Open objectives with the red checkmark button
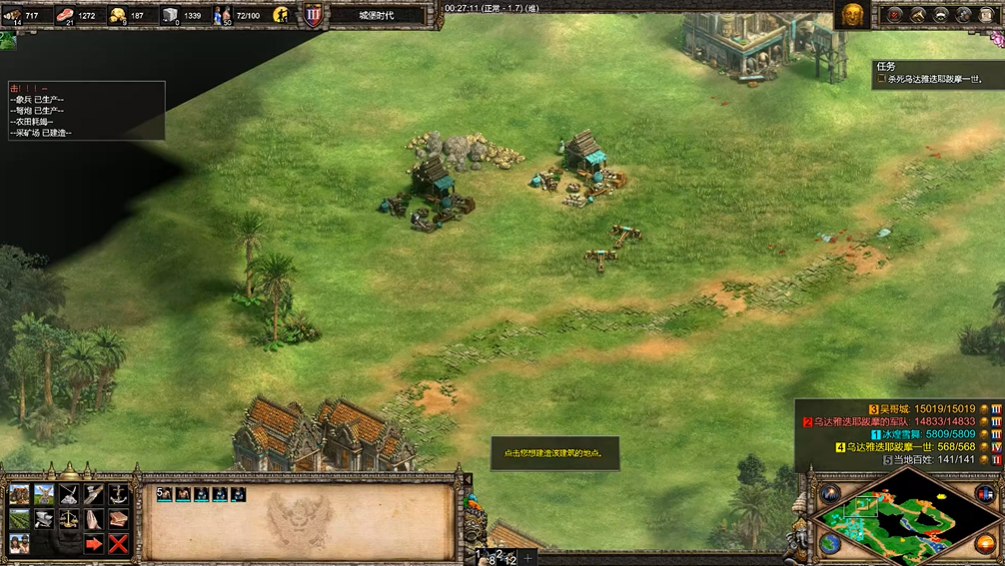 pos(895,15)
